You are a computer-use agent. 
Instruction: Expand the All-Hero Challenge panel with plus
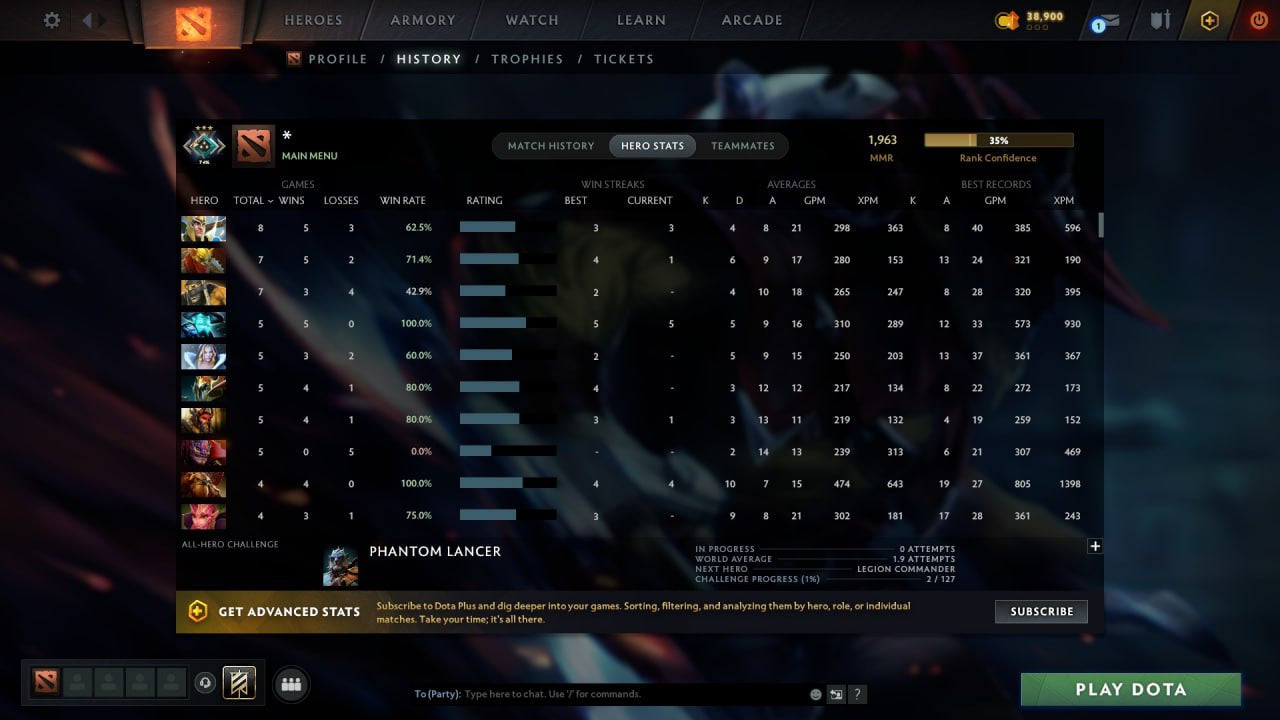pyautogui.click(x=1095, y=546)
